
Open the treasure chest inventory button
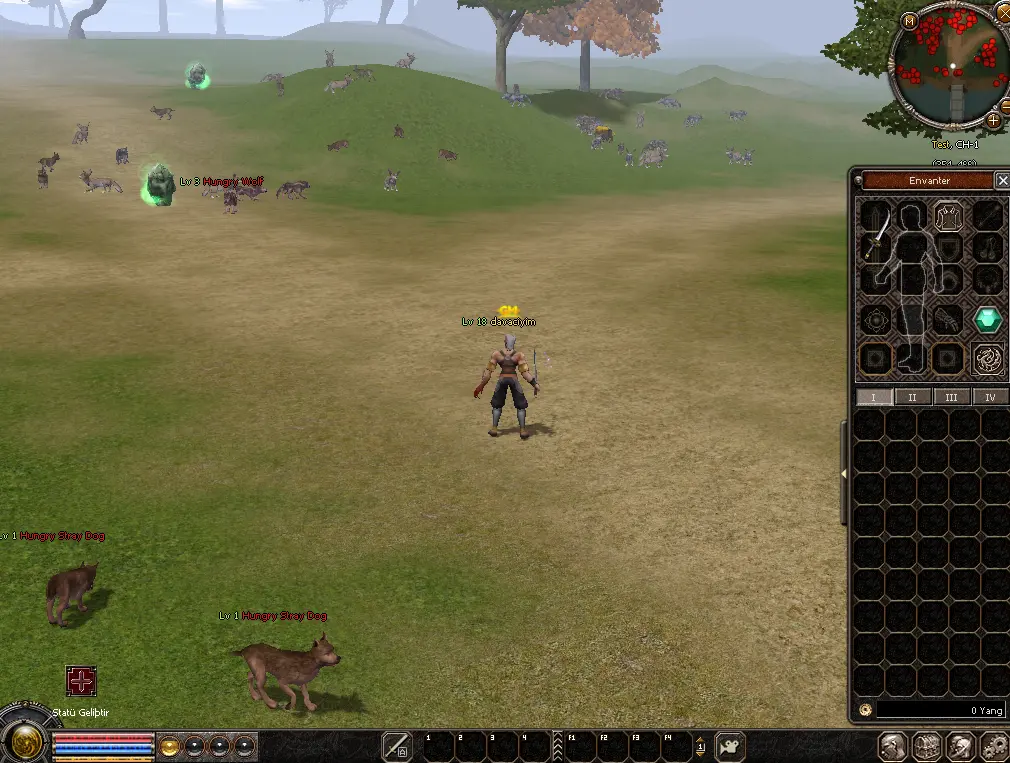[x=926, y=746]
